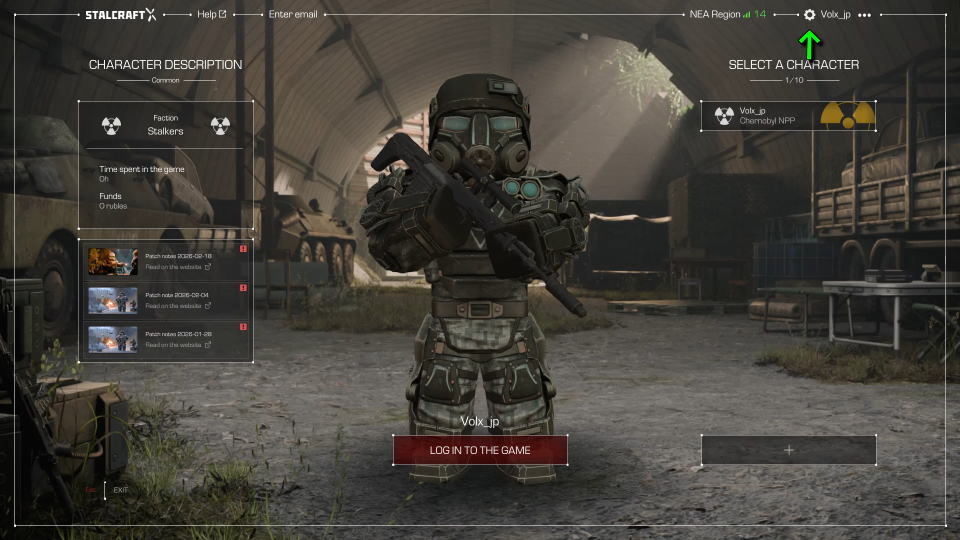Log in to the game

tap(480, 450)
